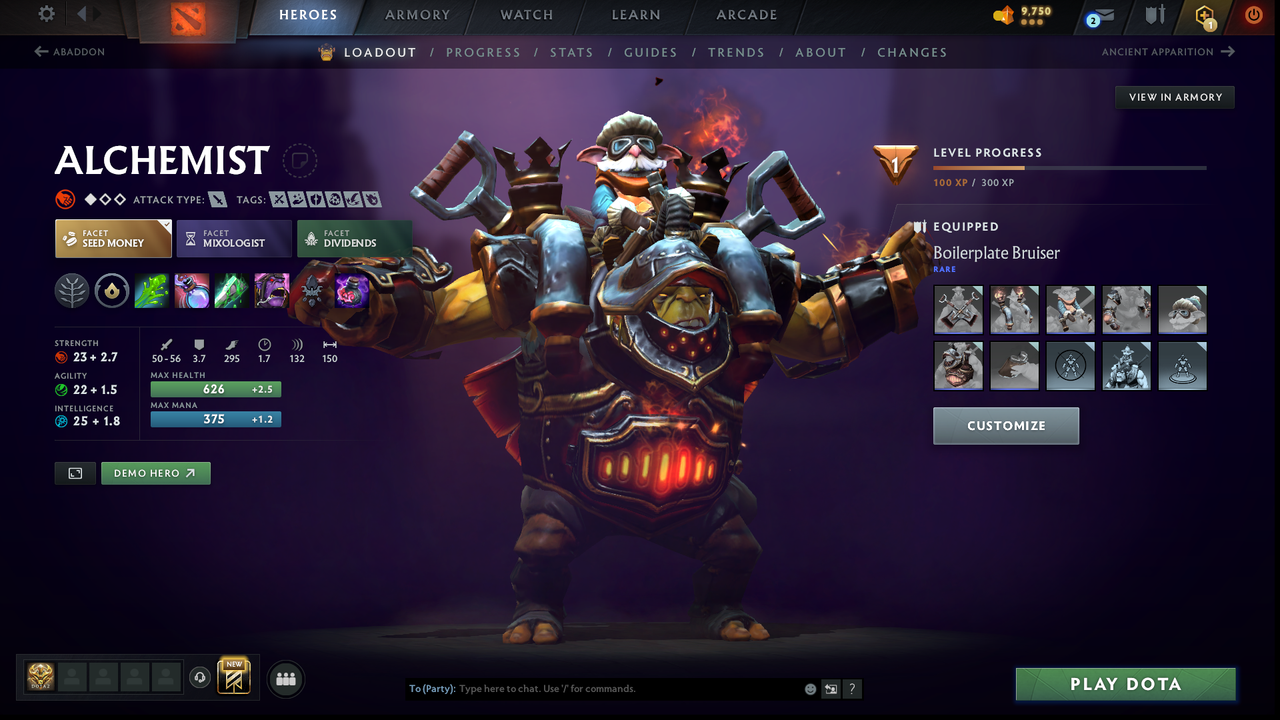1280x720 pixels.
Task: Click the PLAY DOTA button
Action: (1125, 684)
